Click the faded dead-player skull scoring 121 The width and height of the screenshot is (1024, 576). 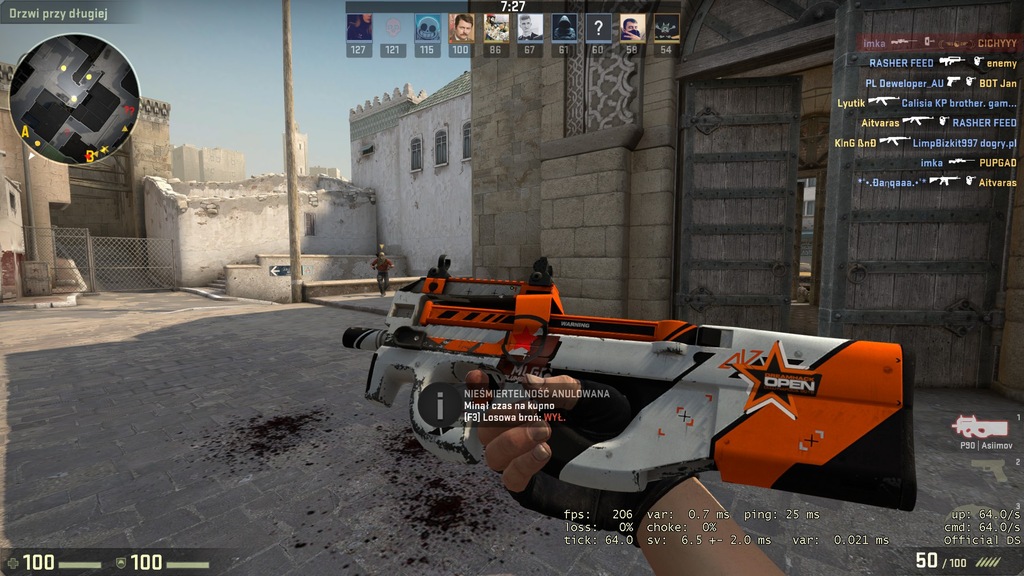pyautogui.click(x=393, y=27)
